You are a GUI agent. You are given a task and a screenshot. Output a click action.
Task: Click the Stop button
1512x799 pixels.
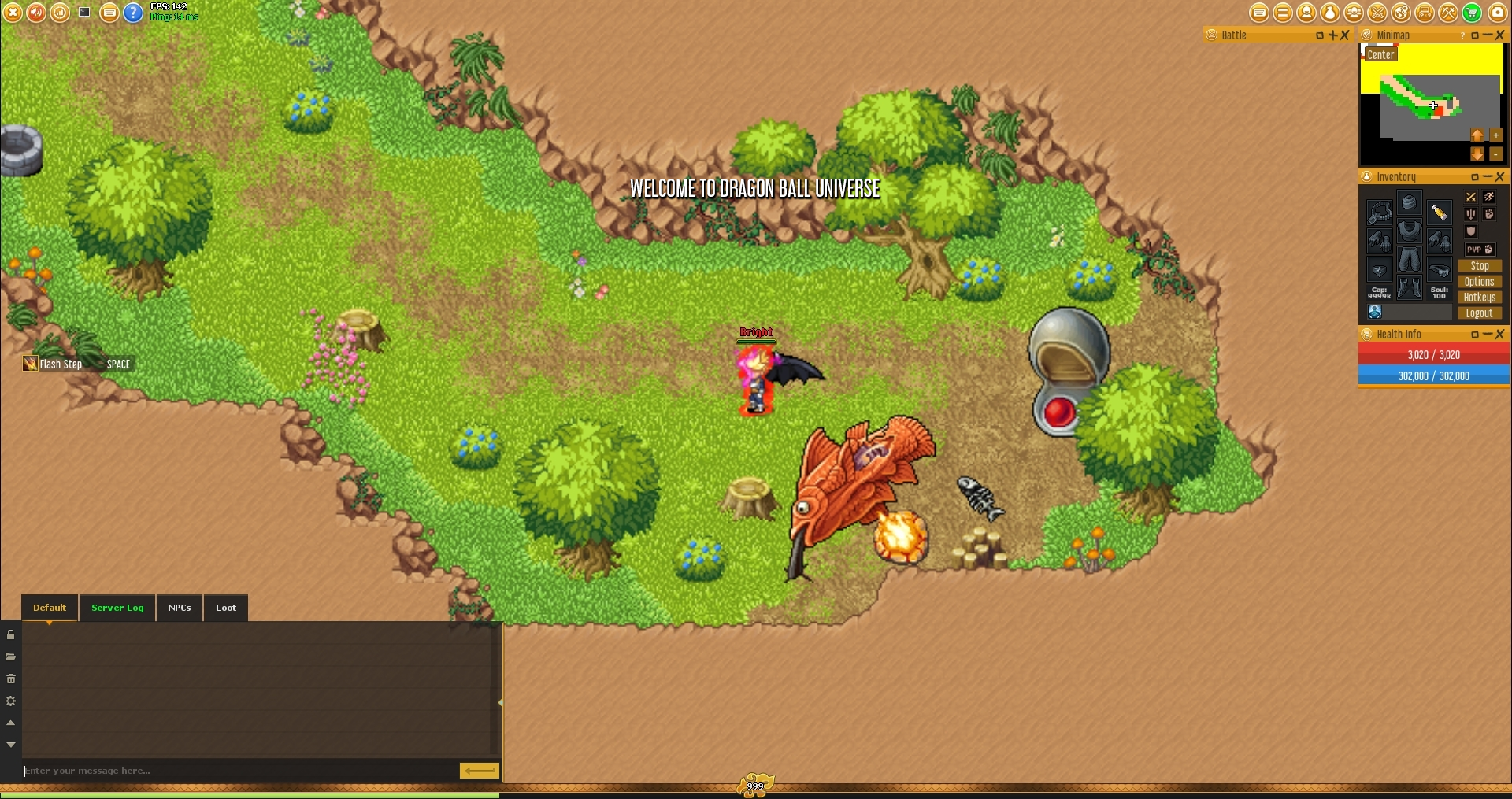click(x=1479, y=266)
